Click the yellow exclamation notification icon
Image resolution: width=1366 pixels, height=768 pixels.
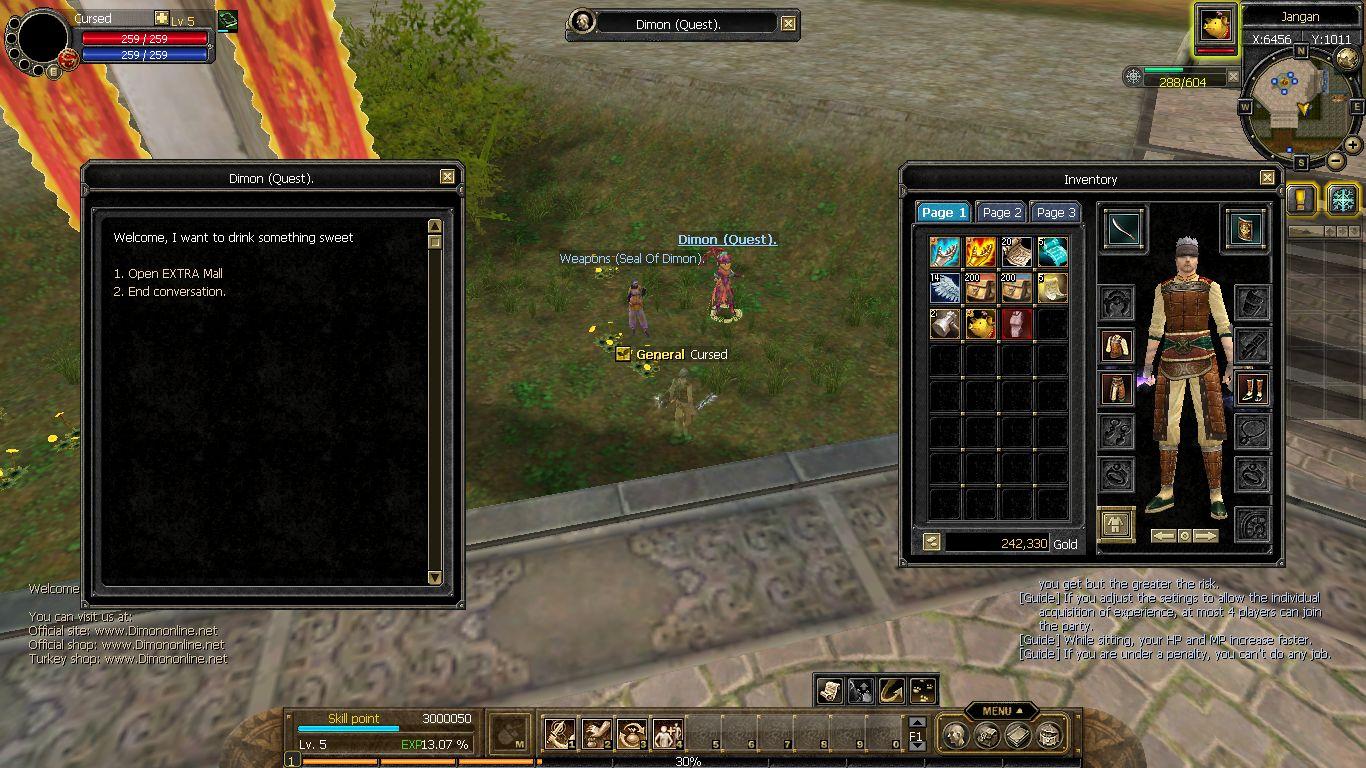1301,198
